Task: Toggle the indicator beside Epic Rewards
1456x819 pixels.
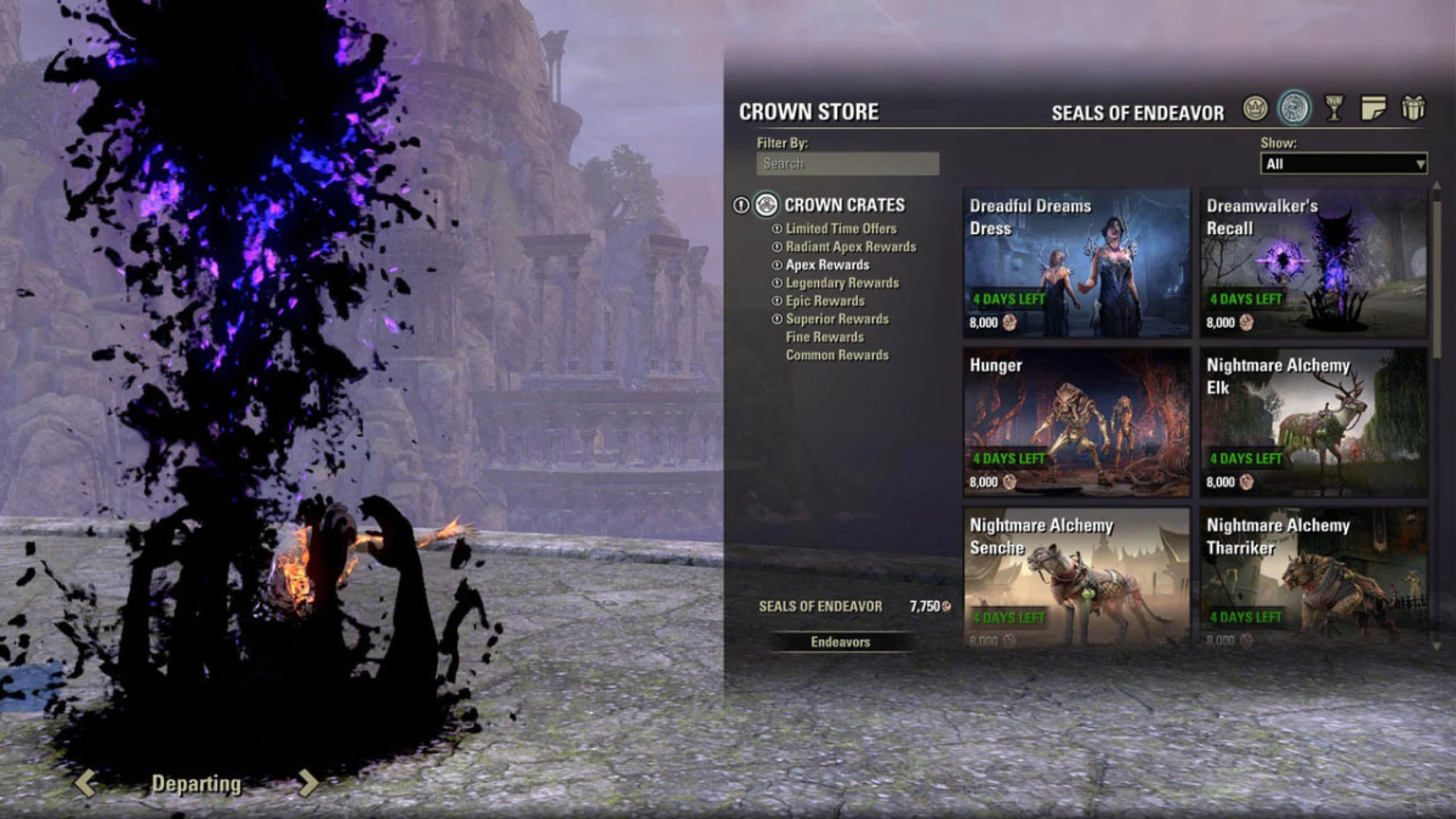Action: (777, 300)
